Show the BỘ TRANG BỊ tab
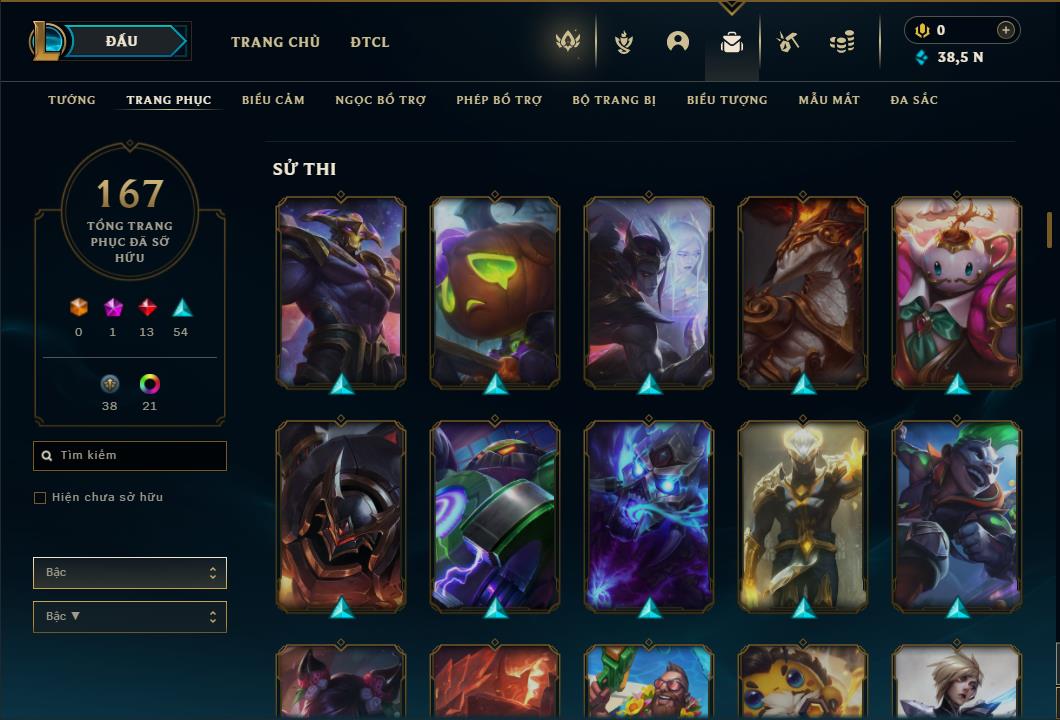The height and width of the screenshot is (720, 1060). pyautogui.click(x=614, y=100)
